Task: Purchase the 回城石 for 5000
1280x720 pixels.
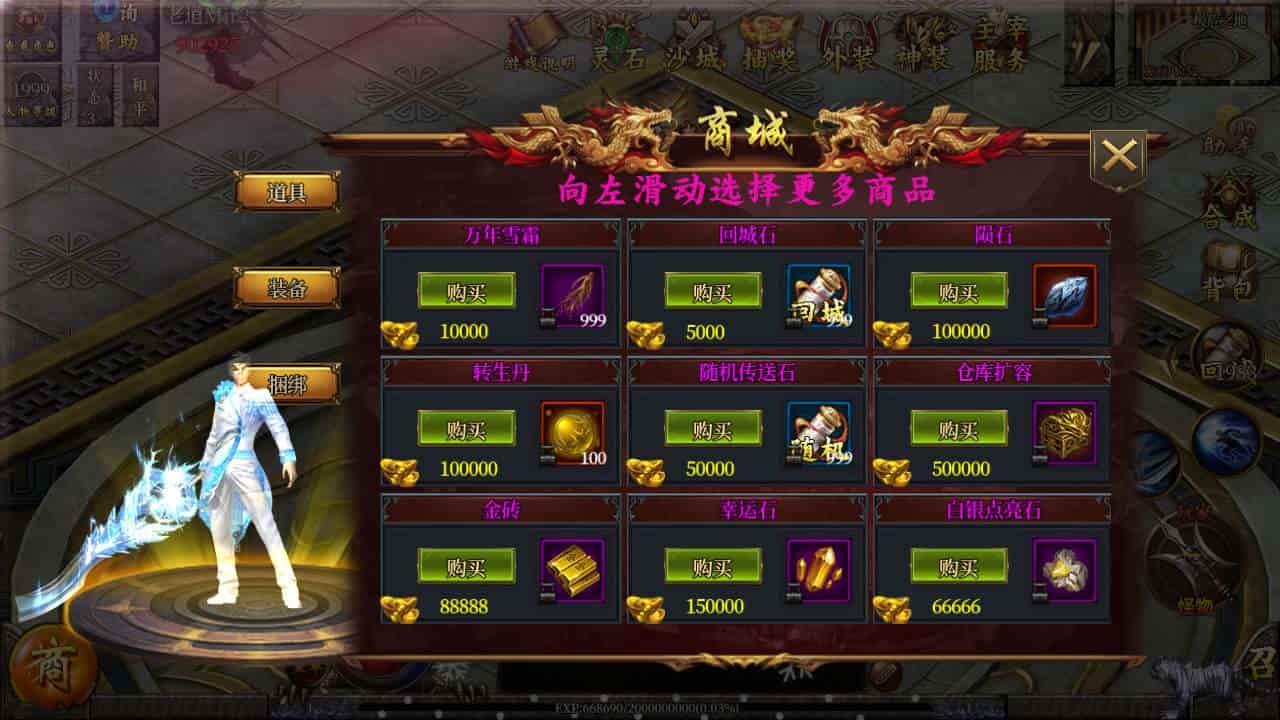Action: point(712,292)
